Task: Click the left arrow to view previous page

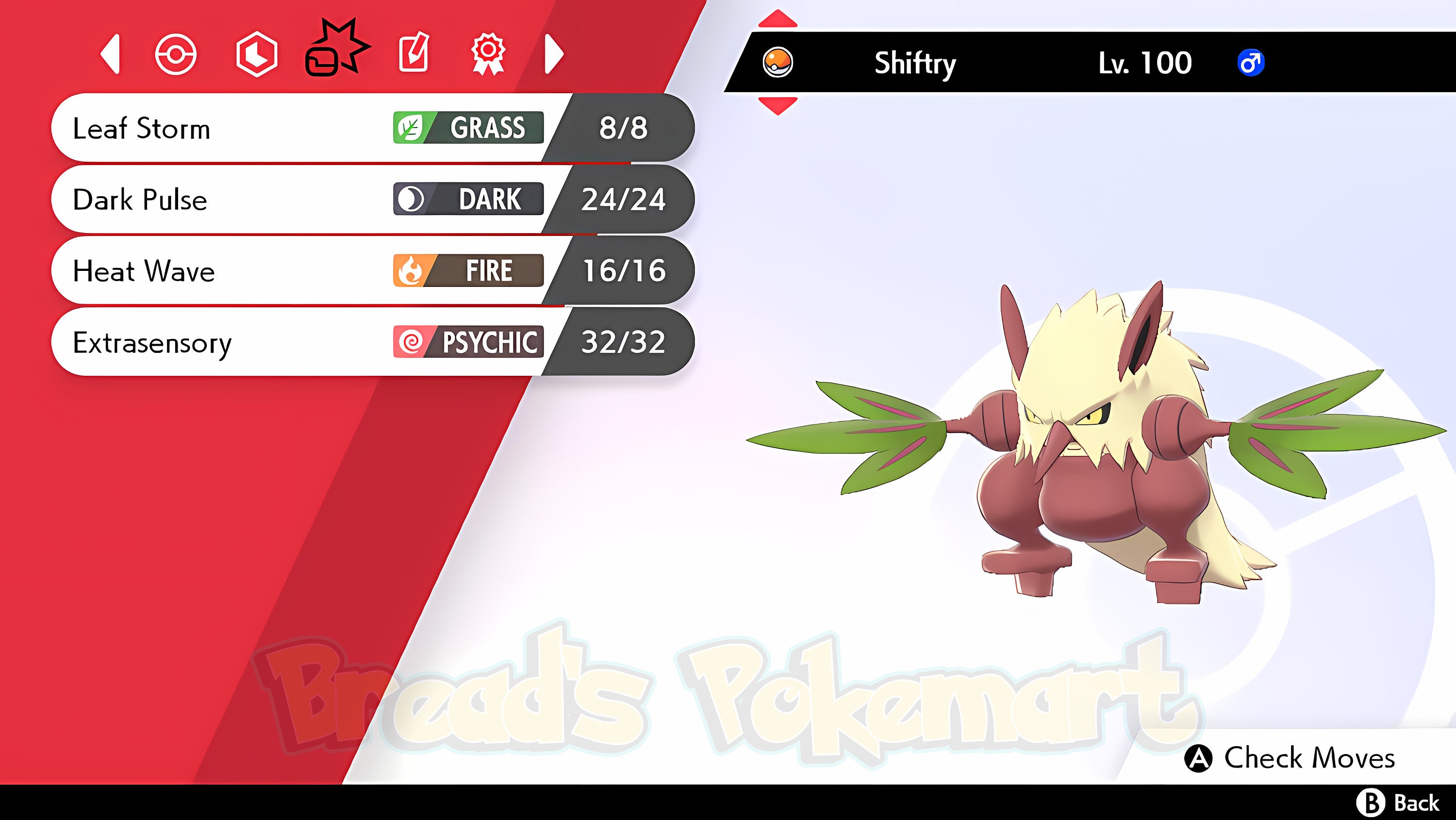Action: pos(112,55)
